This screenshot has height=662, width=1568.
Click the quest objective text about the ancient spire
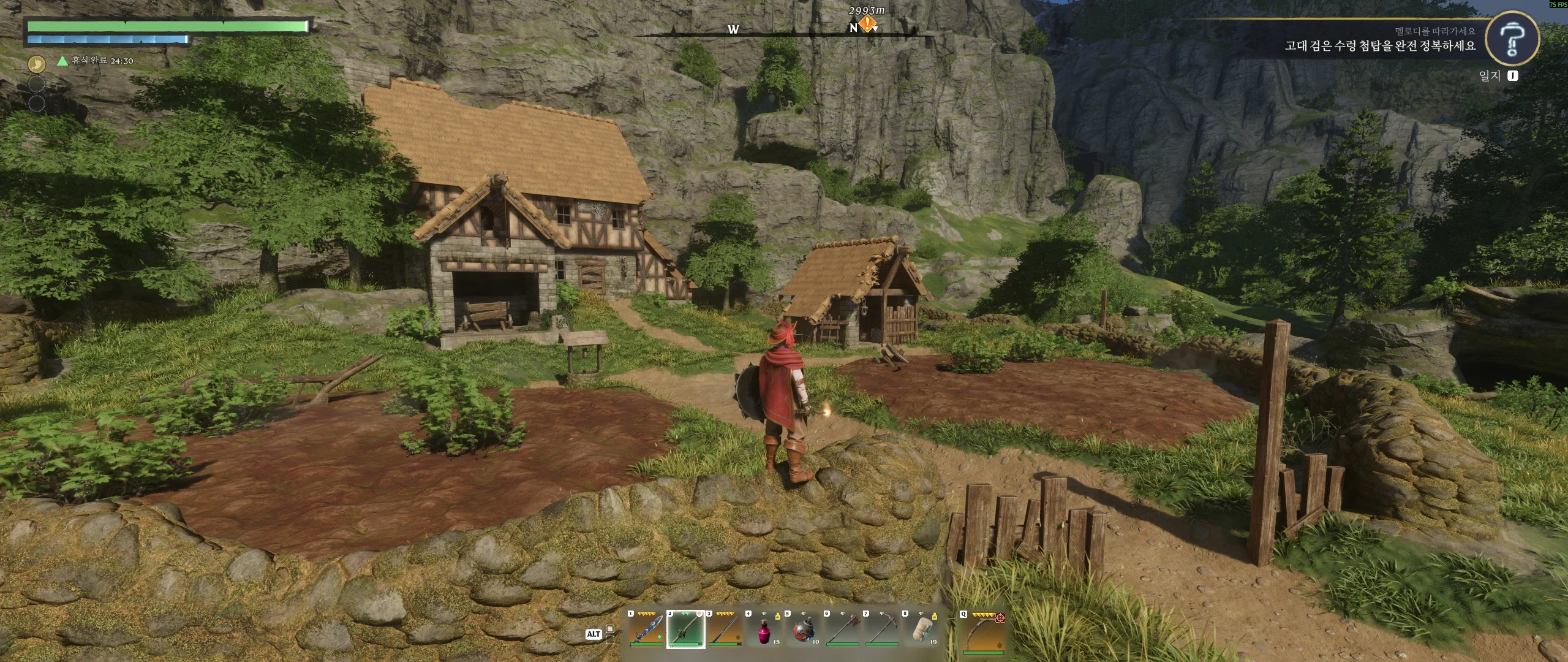tap(1380, 46)
